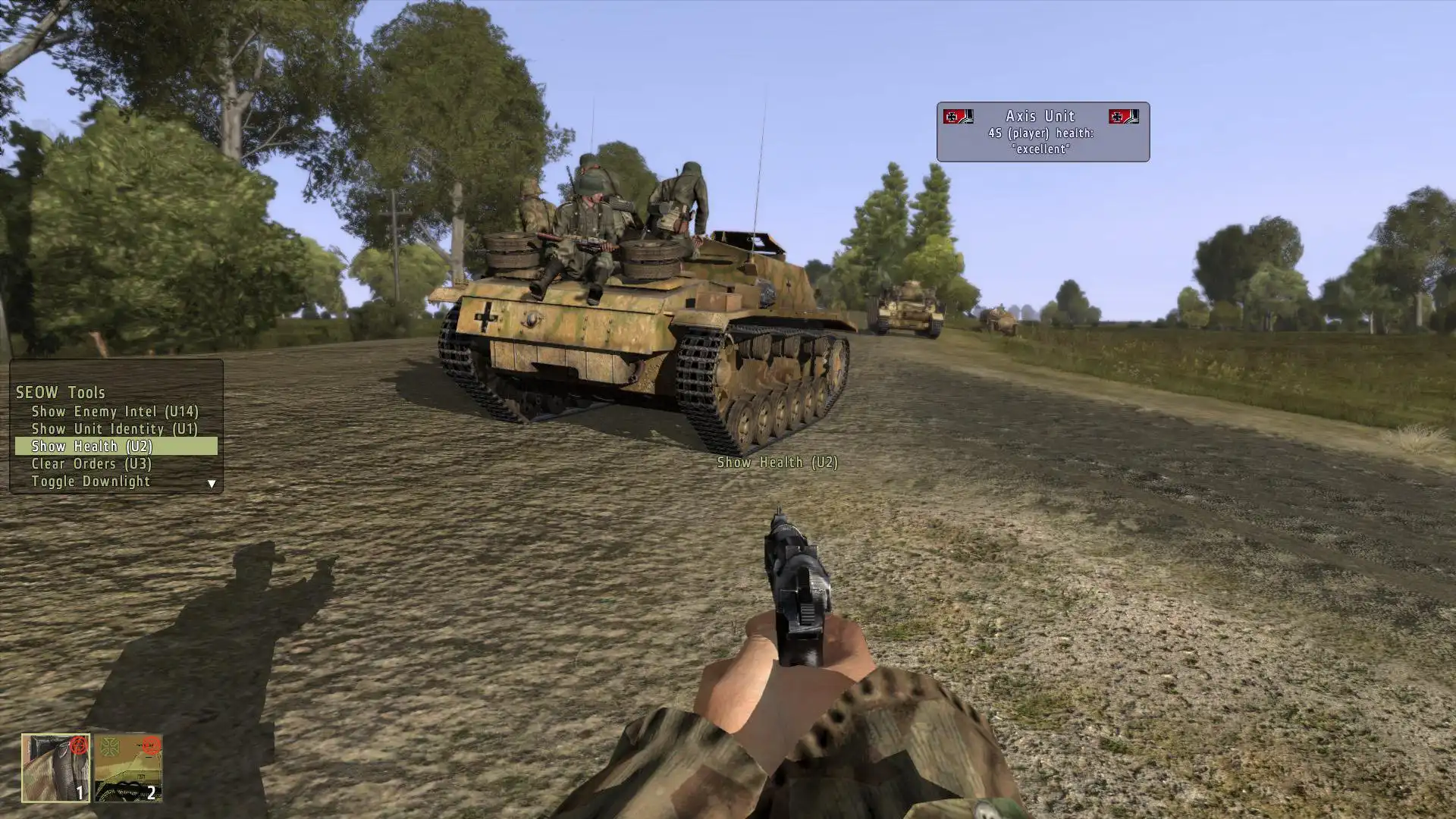1456x819 pixels.
Task: Click the highlighted Show Health selection bar
Action: [114, 446]
